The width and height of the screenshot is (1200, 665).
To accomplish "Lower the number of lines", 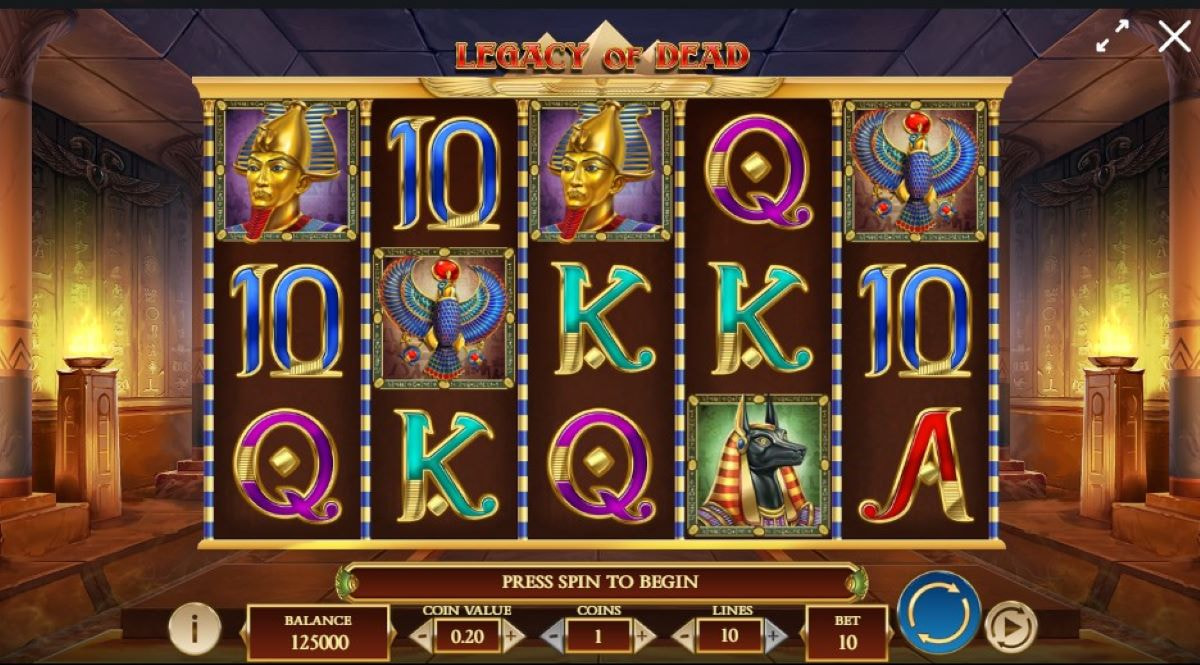I will [685, 636].
